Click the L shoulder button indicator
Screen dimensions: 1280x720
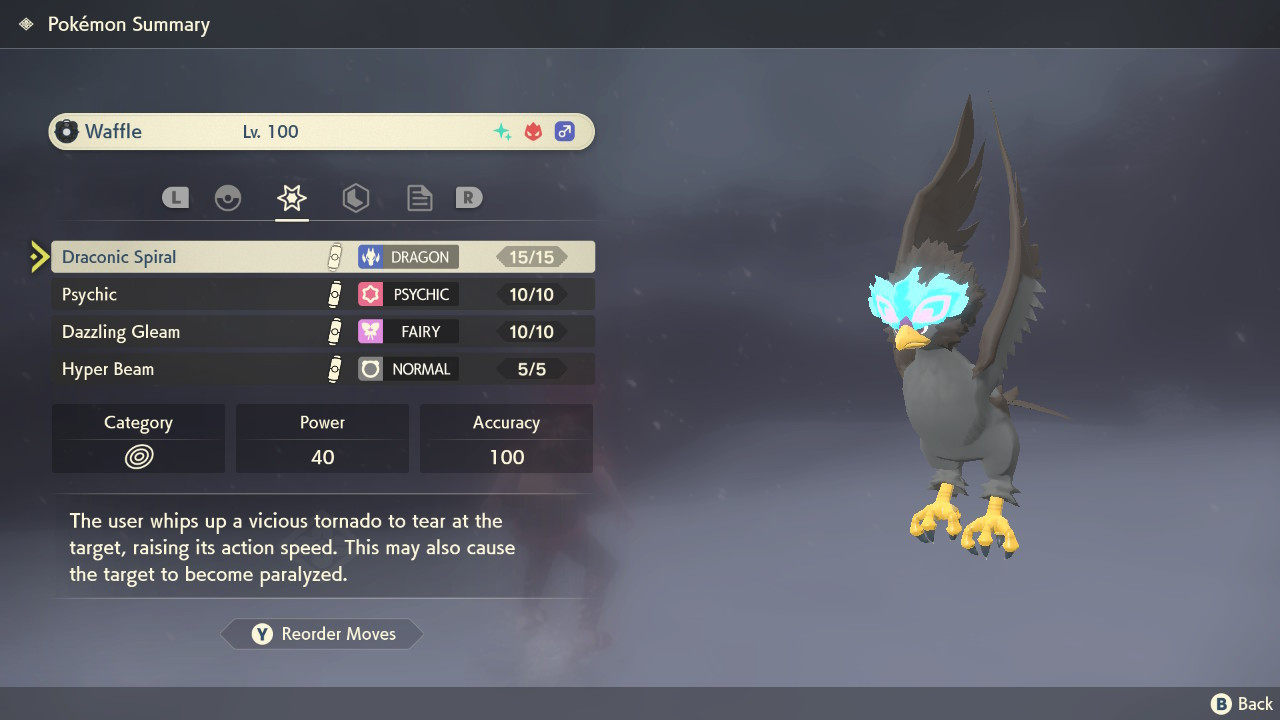coord(175,197)
